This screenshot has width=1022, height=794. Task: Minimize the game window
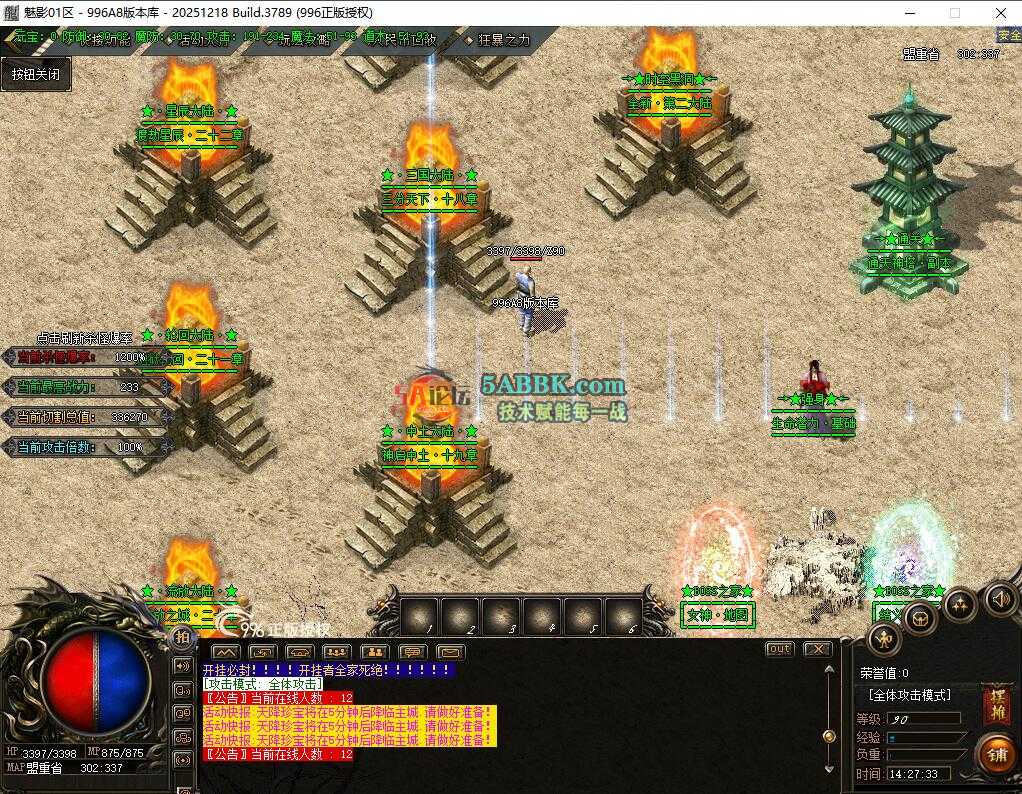point(908,13)
